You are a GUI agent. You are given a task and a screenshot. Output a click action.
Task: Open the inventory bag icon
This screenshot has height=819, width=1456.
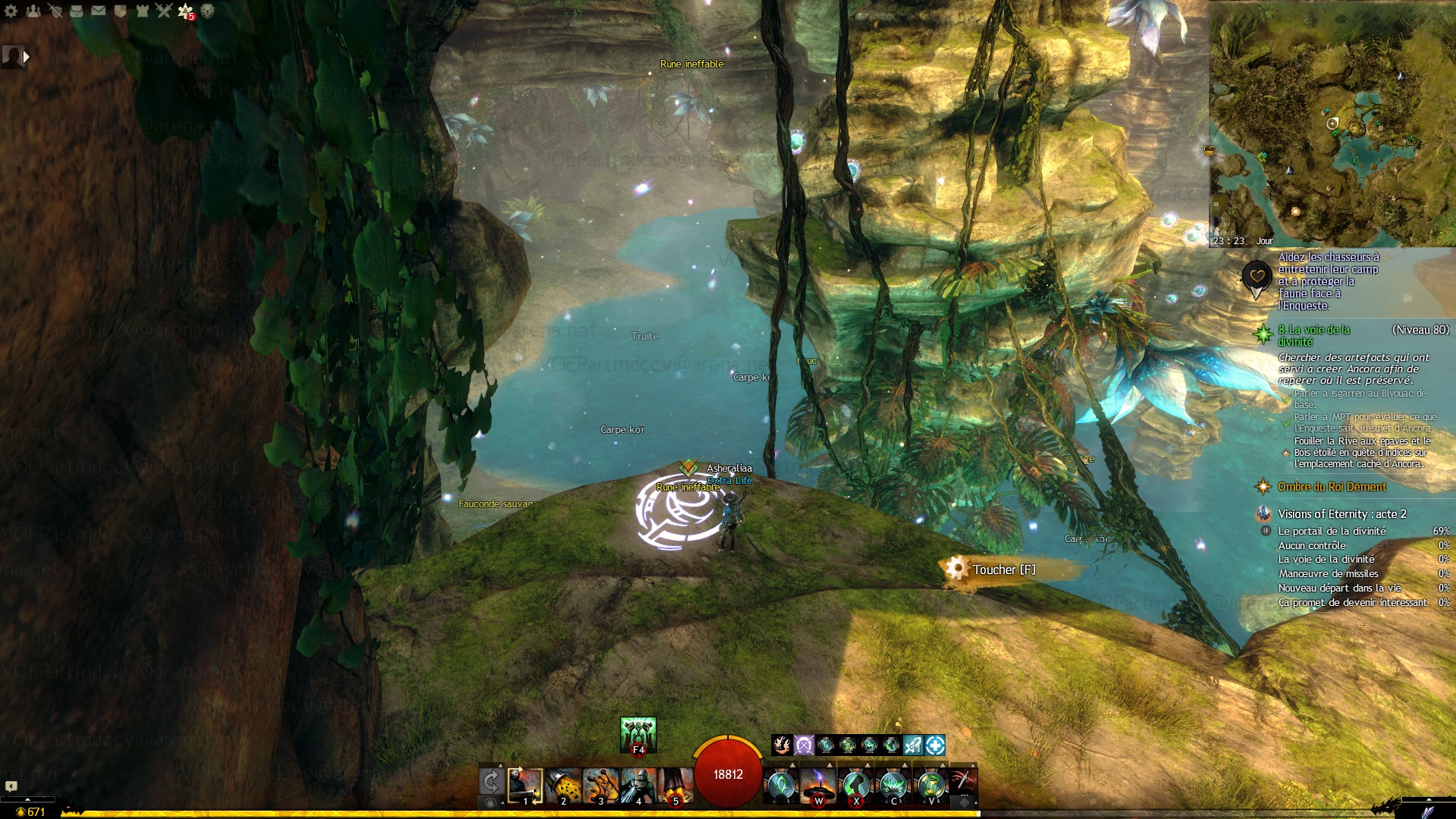77,11
